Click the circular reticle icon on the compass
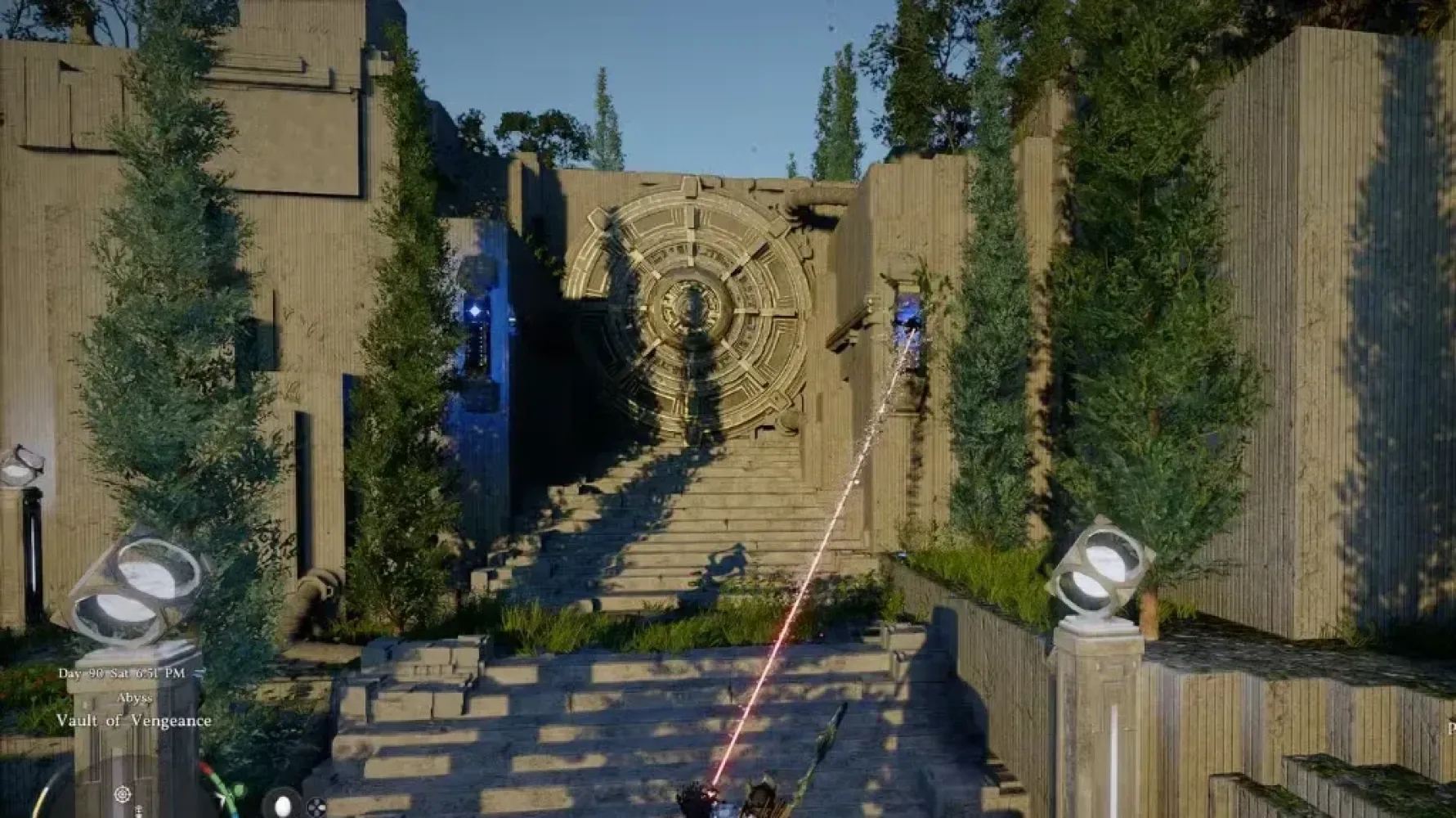Viewport: 1456px width, 818px height. point(122,793)
